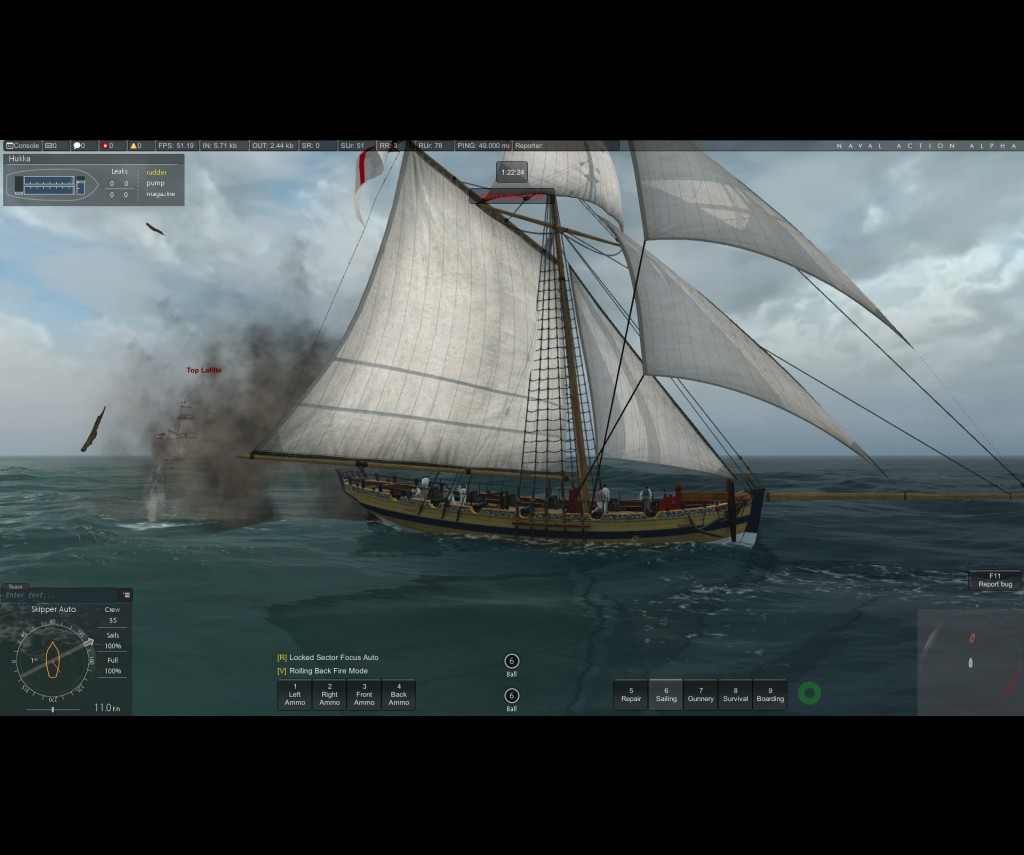Switch to the Team chat tab
Screen dimensions: 1024x855
[x=14, y=587]
